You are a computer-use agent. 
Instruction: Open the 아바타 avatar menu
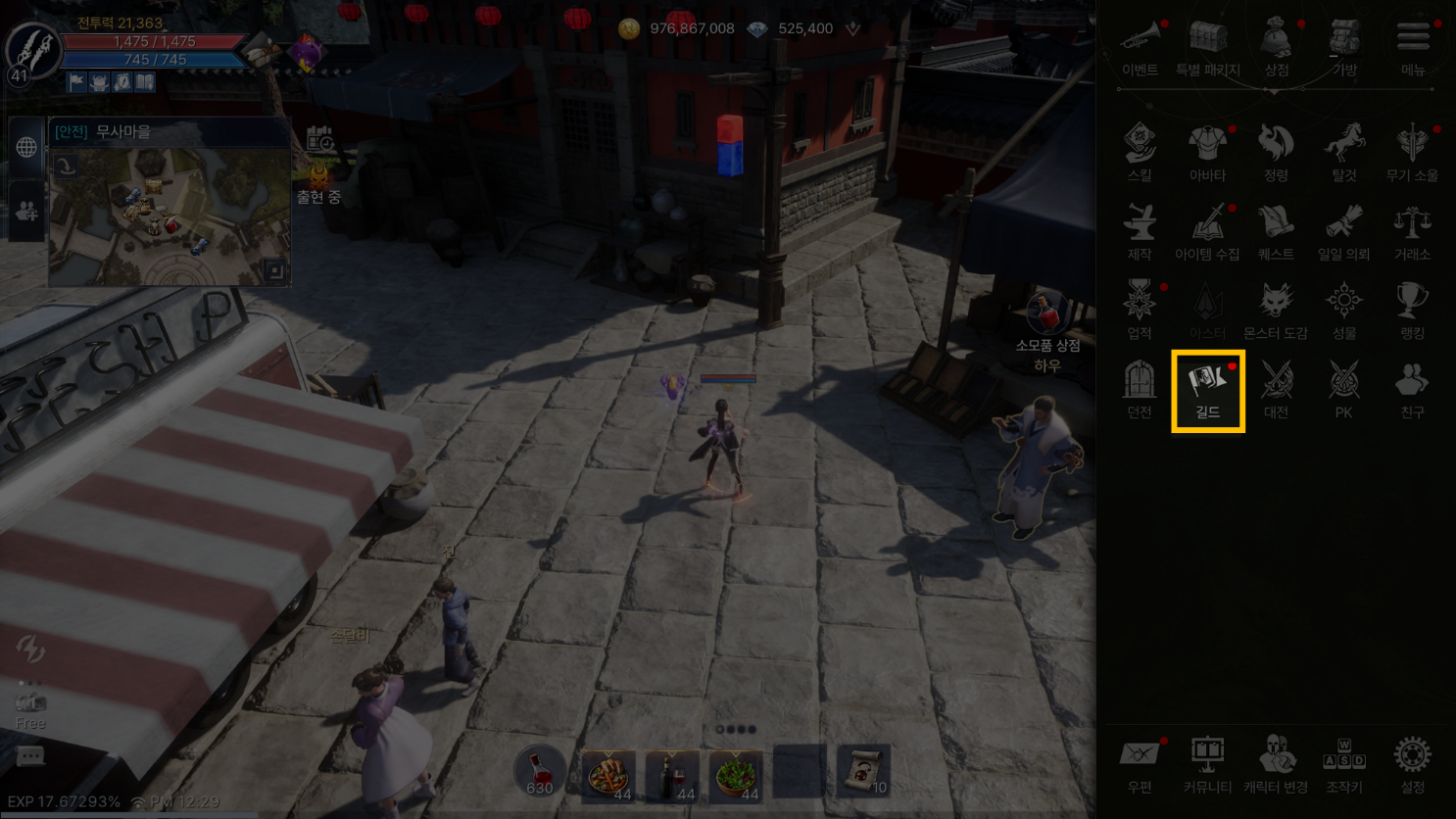click(1207, 152)
